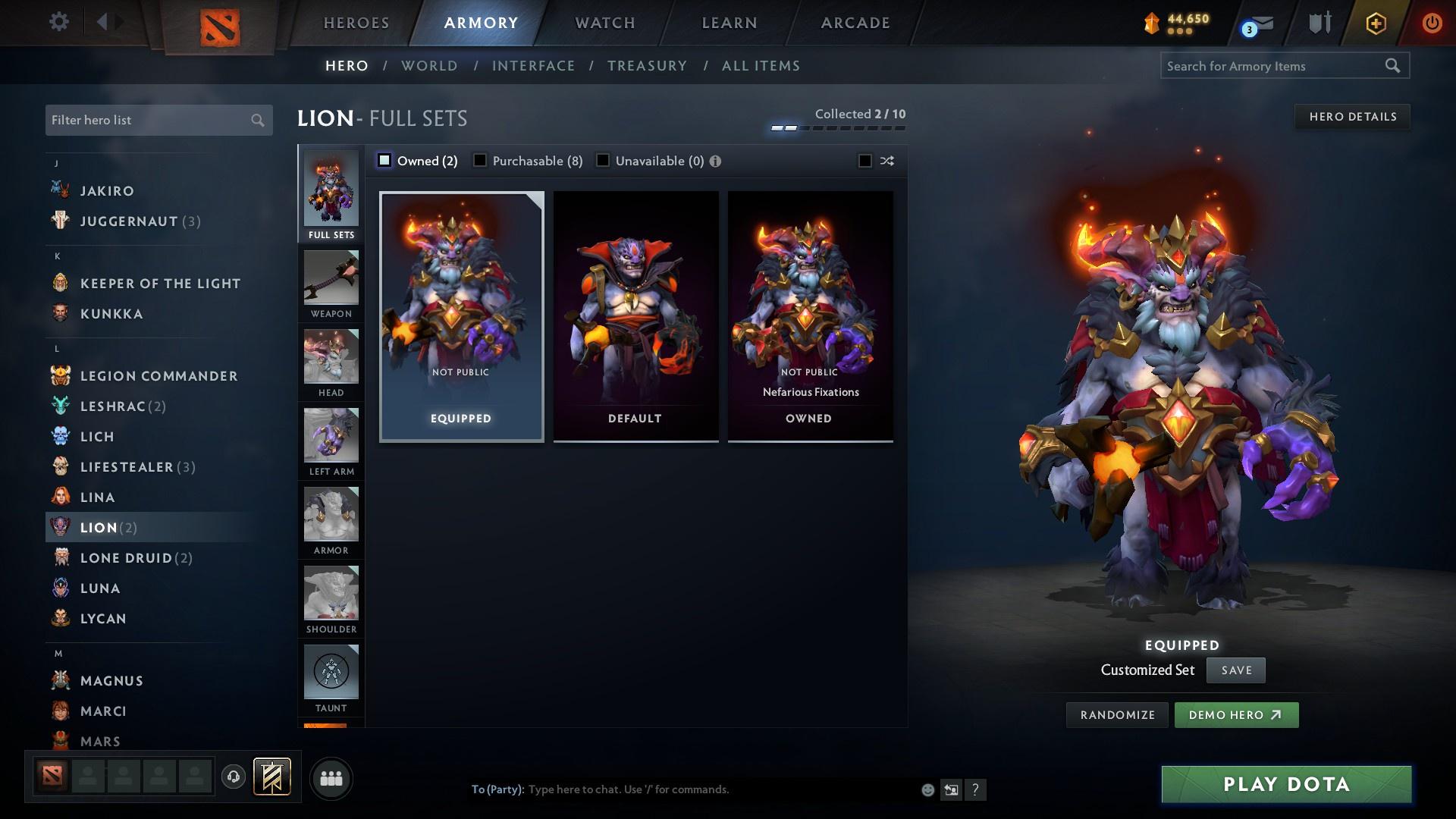This screenshot has height=819, width=1456.
Task: Open the notifications mailbox icon
Action: point(1259,23)
